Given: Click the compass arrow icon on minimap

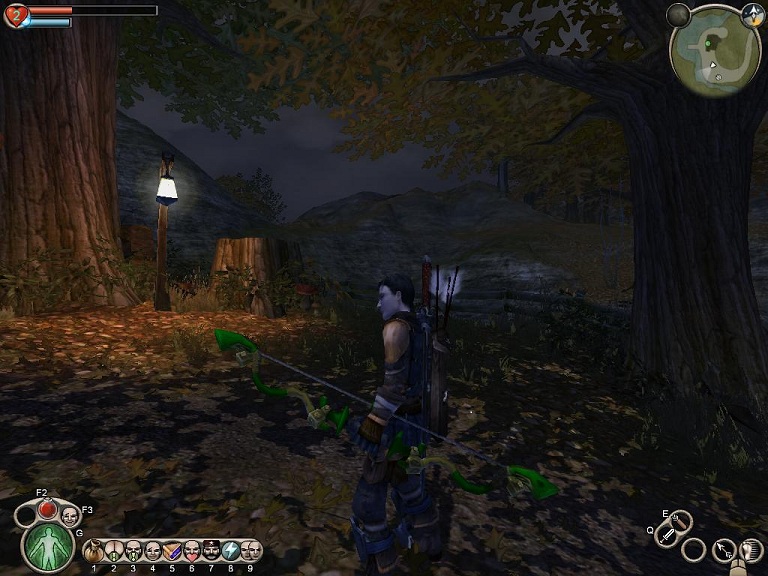Looking at the screenshot, I should tap(751, 14).
